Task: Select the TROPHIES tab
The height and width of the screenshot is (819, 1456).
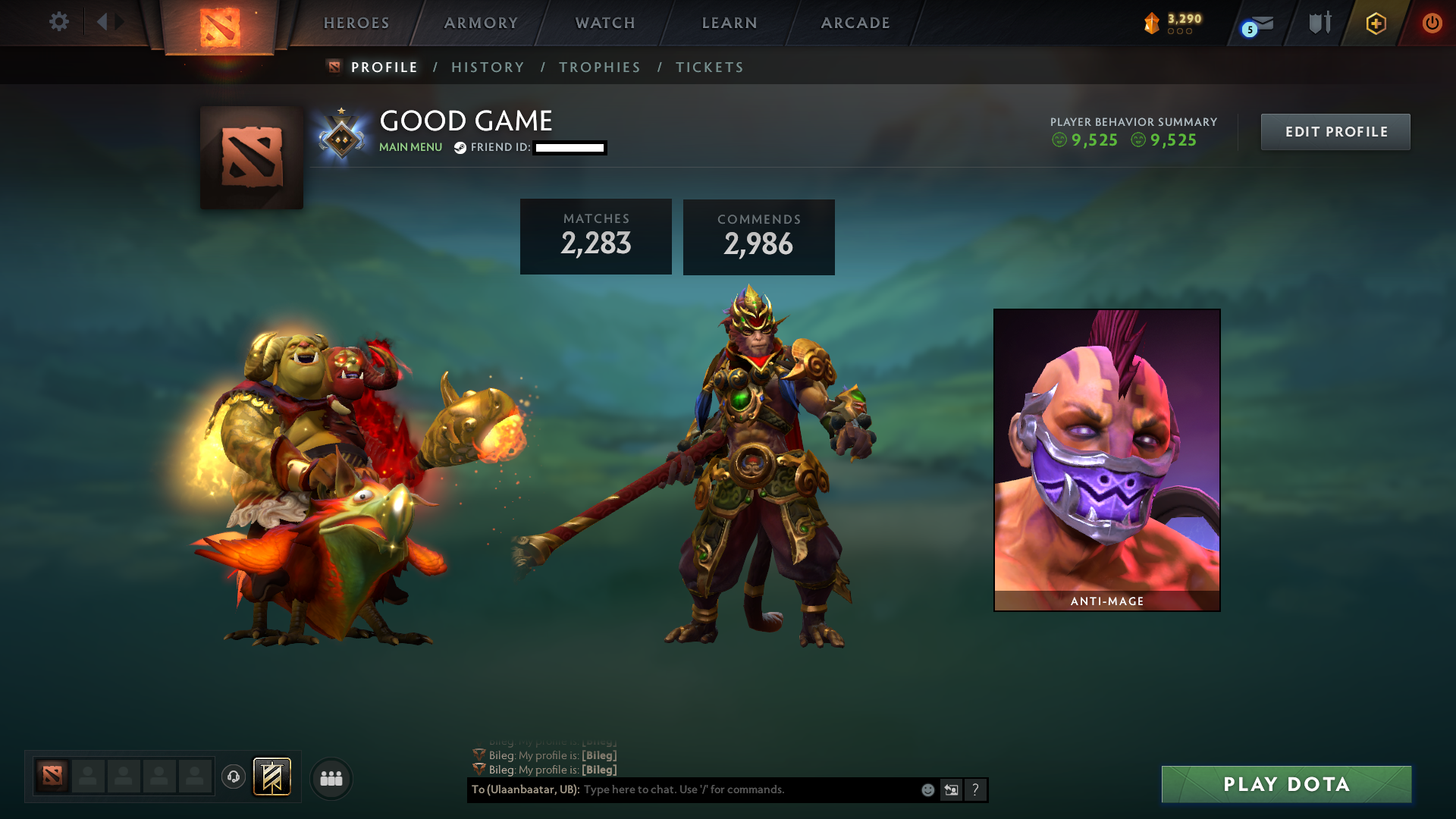Action: (x=599, y=67)
